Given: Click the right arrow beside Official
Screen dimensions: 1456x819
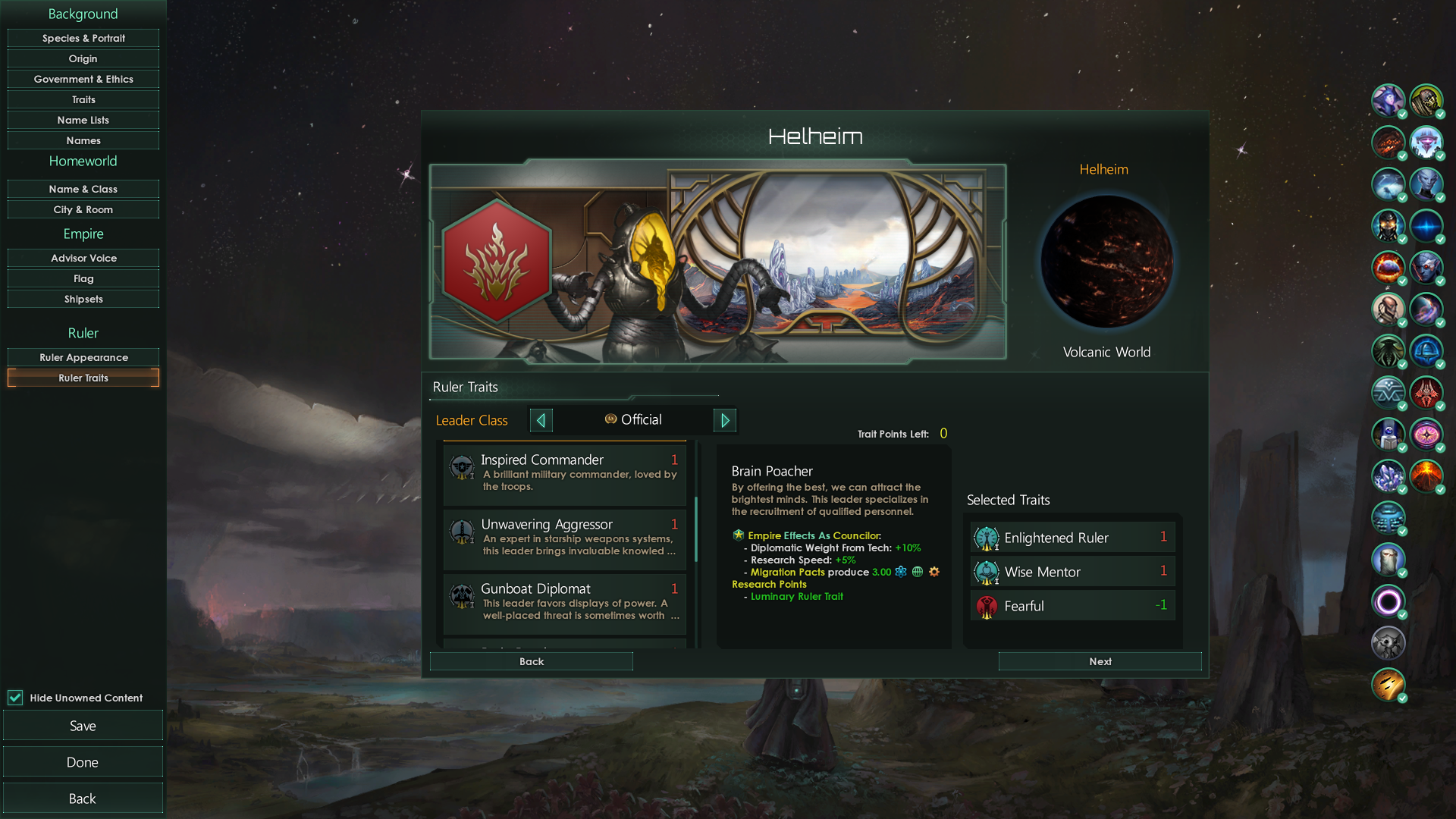Looking at the screenshot, I should pos(725,419).
